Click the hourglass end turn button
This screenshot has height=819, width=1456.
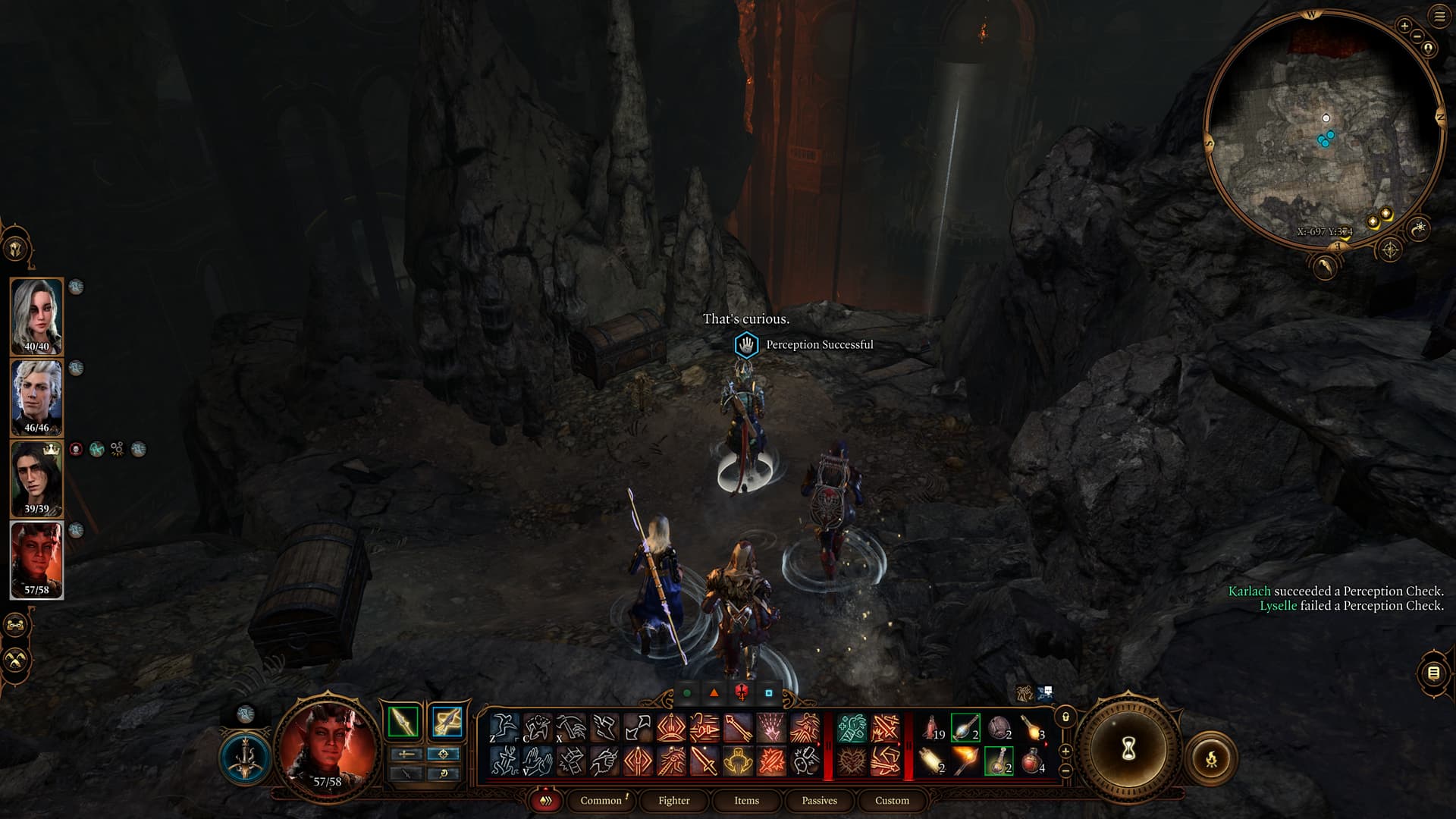[1128, 749]
